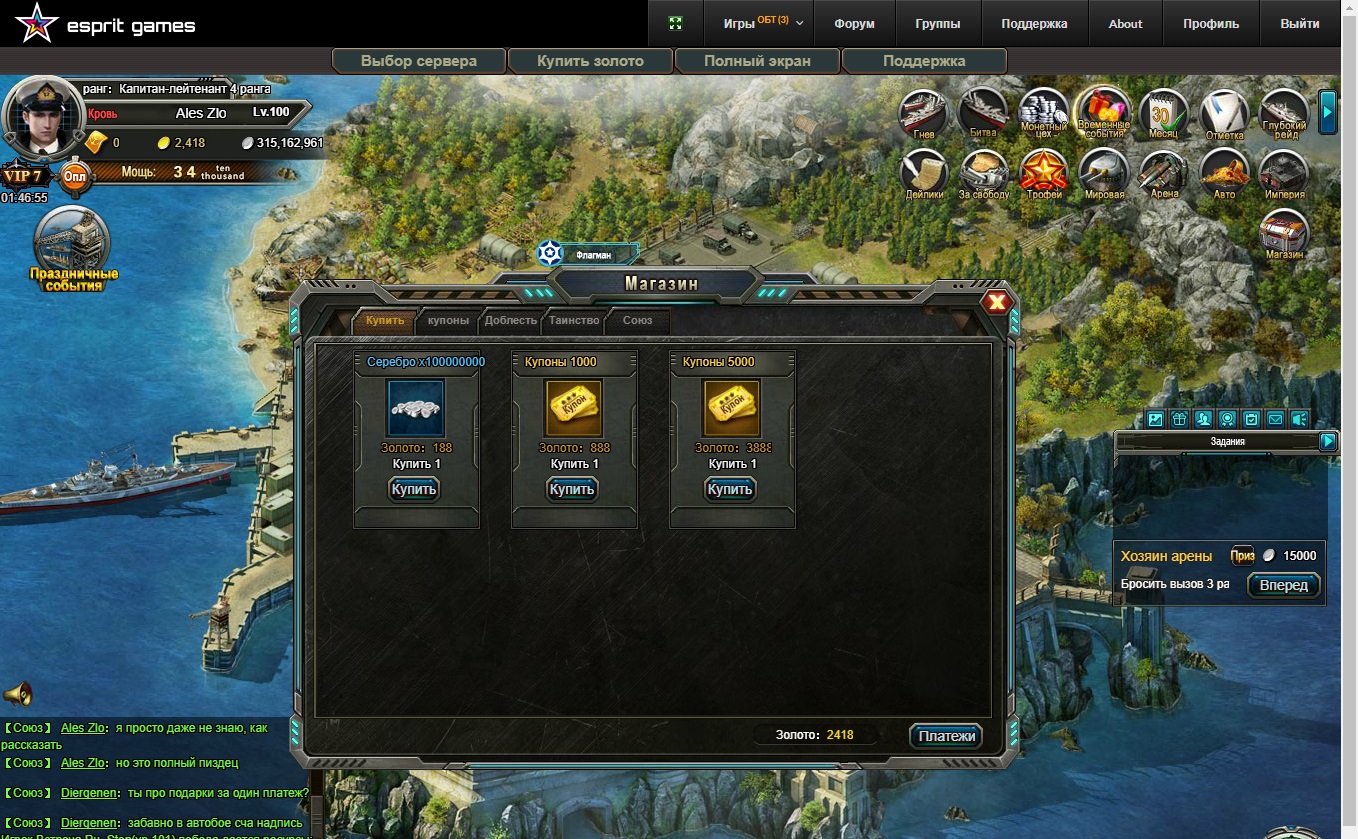Show the Союз shop tab

pyautogui.click(x=637, y=321)
